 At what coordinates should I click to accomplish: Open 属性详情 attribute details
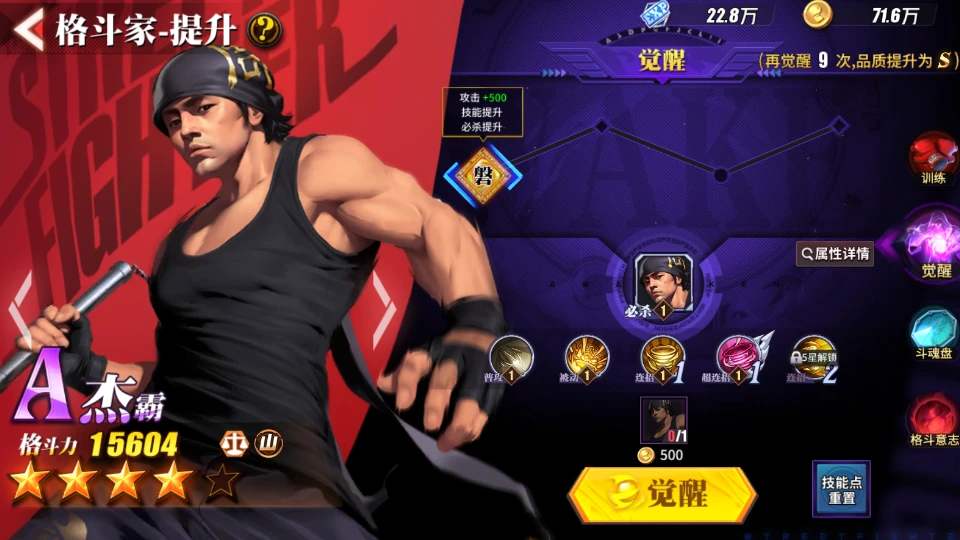(835, 254)
